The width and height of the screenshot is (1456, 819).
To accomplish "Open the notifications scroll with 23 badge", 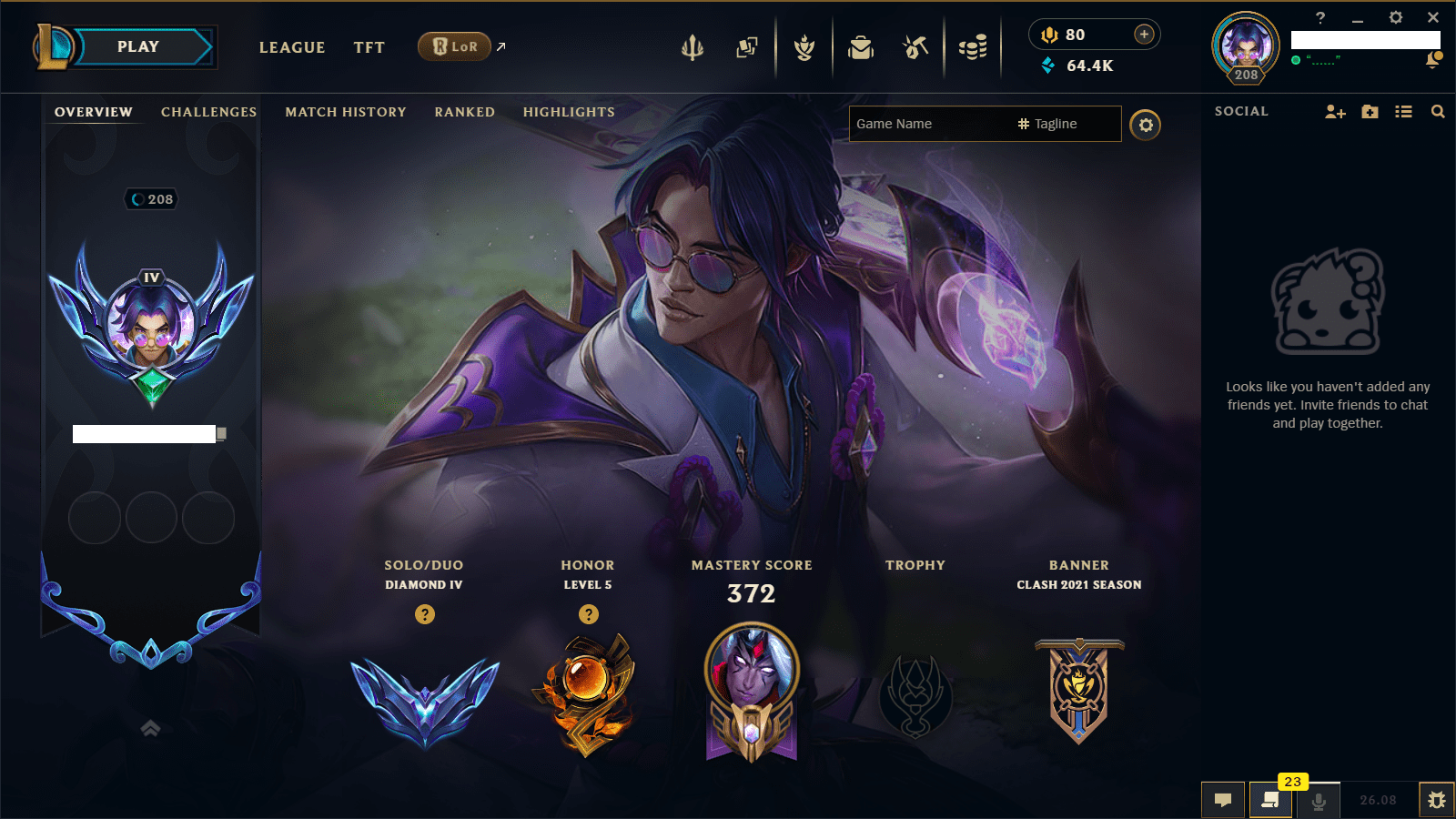I will point(1271,800).
